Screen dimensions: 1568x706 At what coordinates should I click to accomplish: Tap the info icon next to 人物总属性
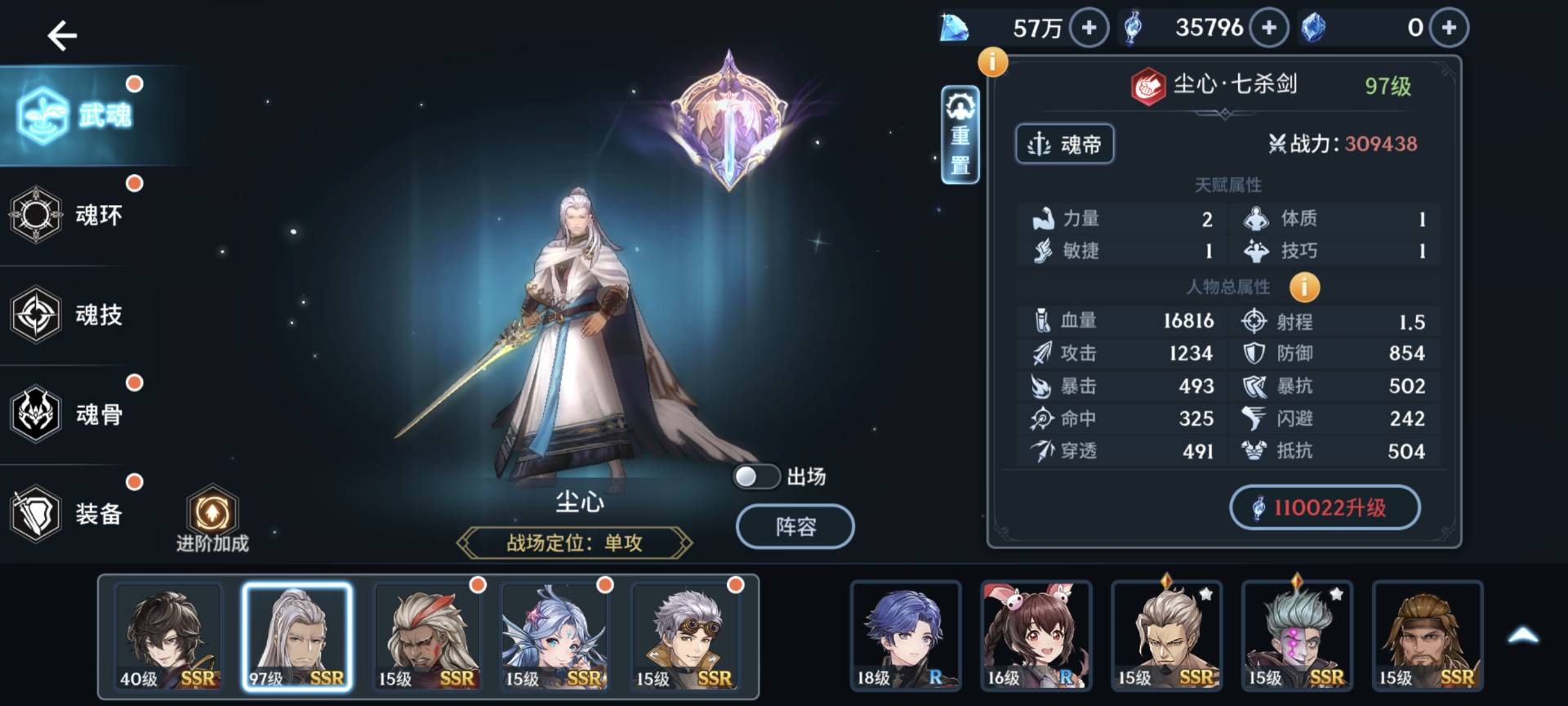[1304, 288]
